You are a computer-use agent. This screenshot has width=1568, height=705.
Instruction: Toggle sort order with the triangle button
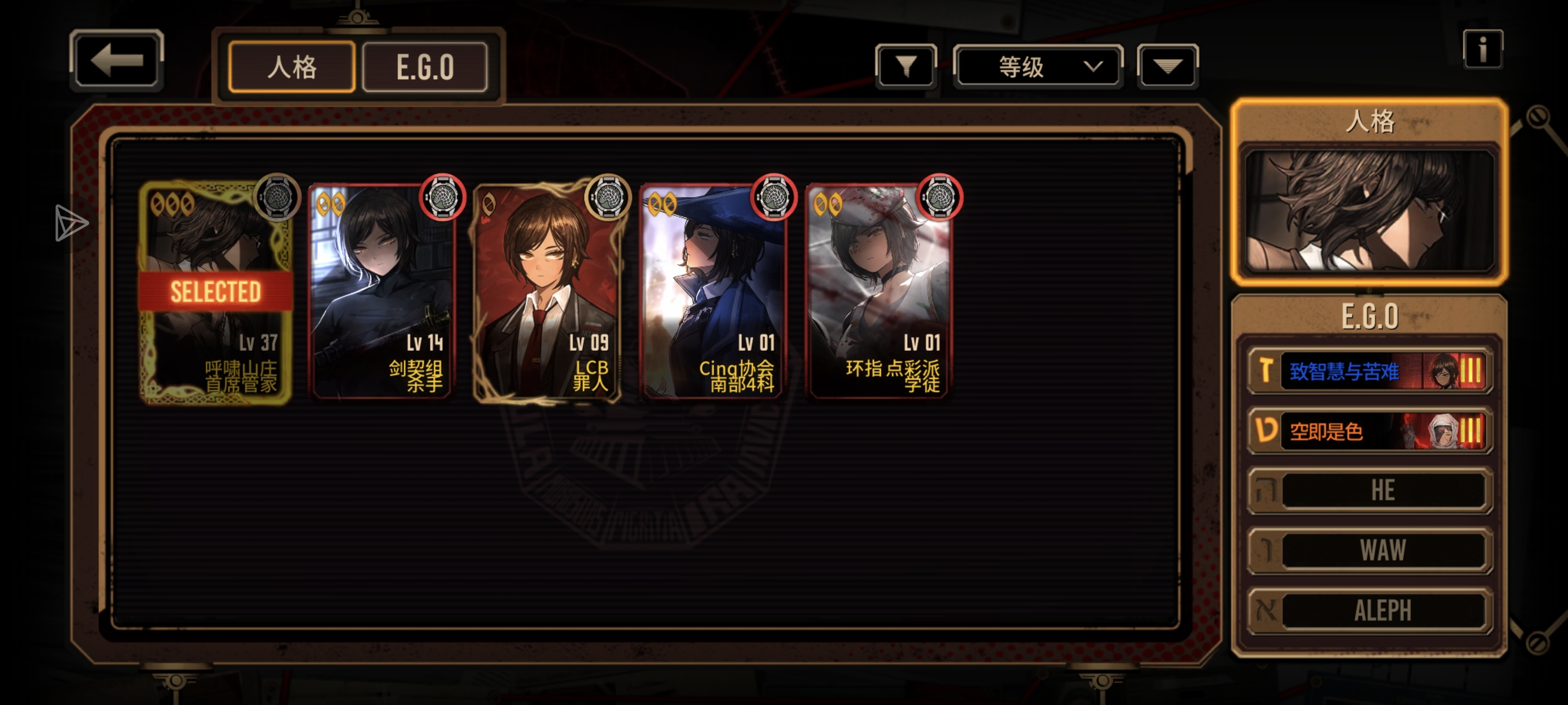tap(1167, 66)
